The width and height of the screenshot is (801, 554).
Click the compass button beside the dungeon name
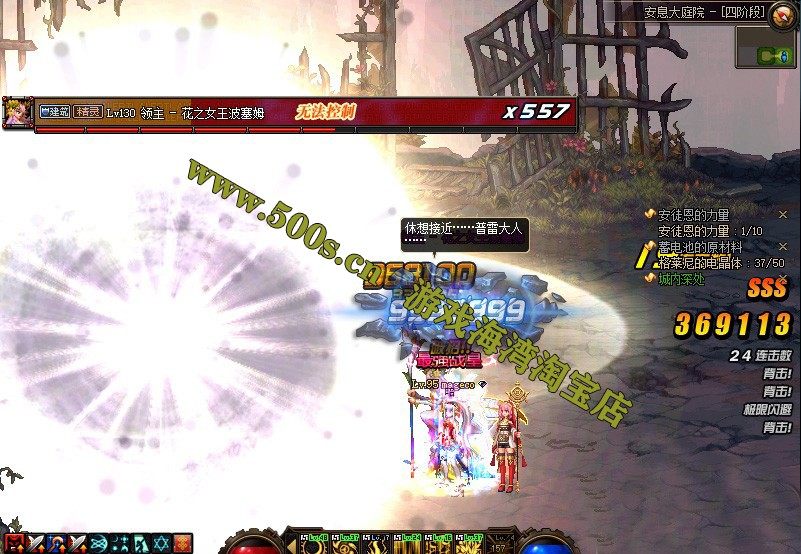click(x=784, y=13)
